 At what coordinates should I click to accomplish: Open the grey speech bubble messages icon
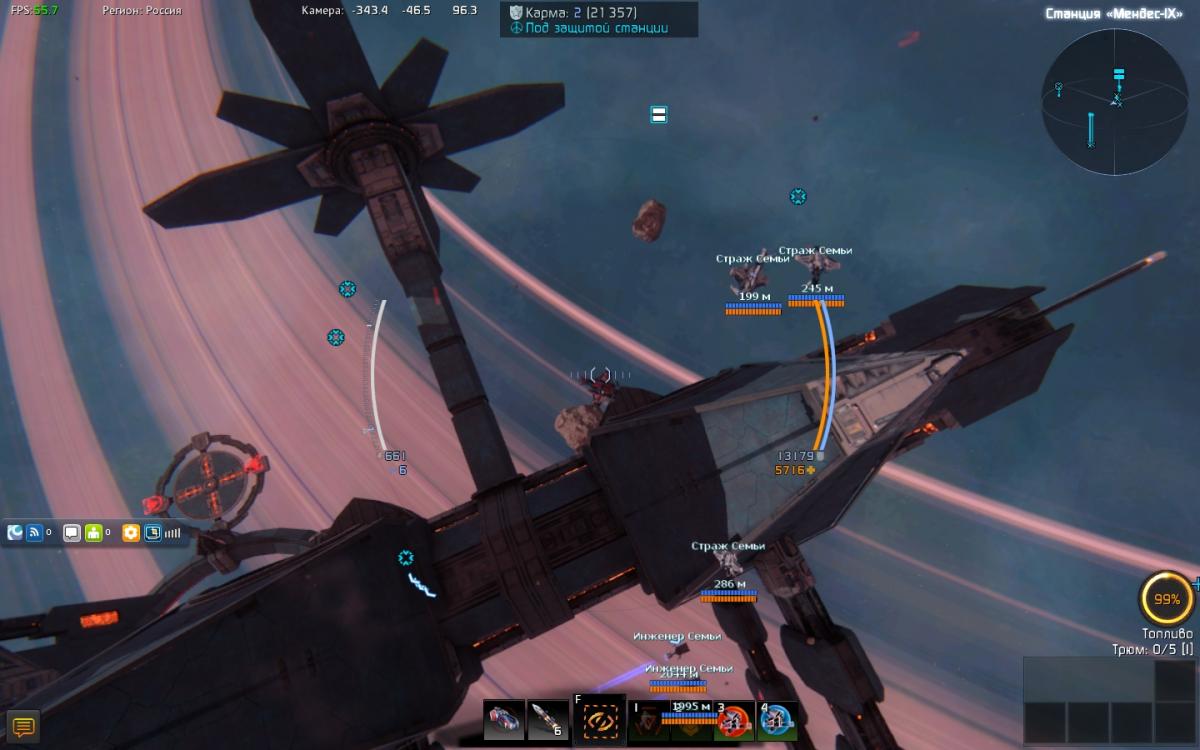[x=72, y=533]
